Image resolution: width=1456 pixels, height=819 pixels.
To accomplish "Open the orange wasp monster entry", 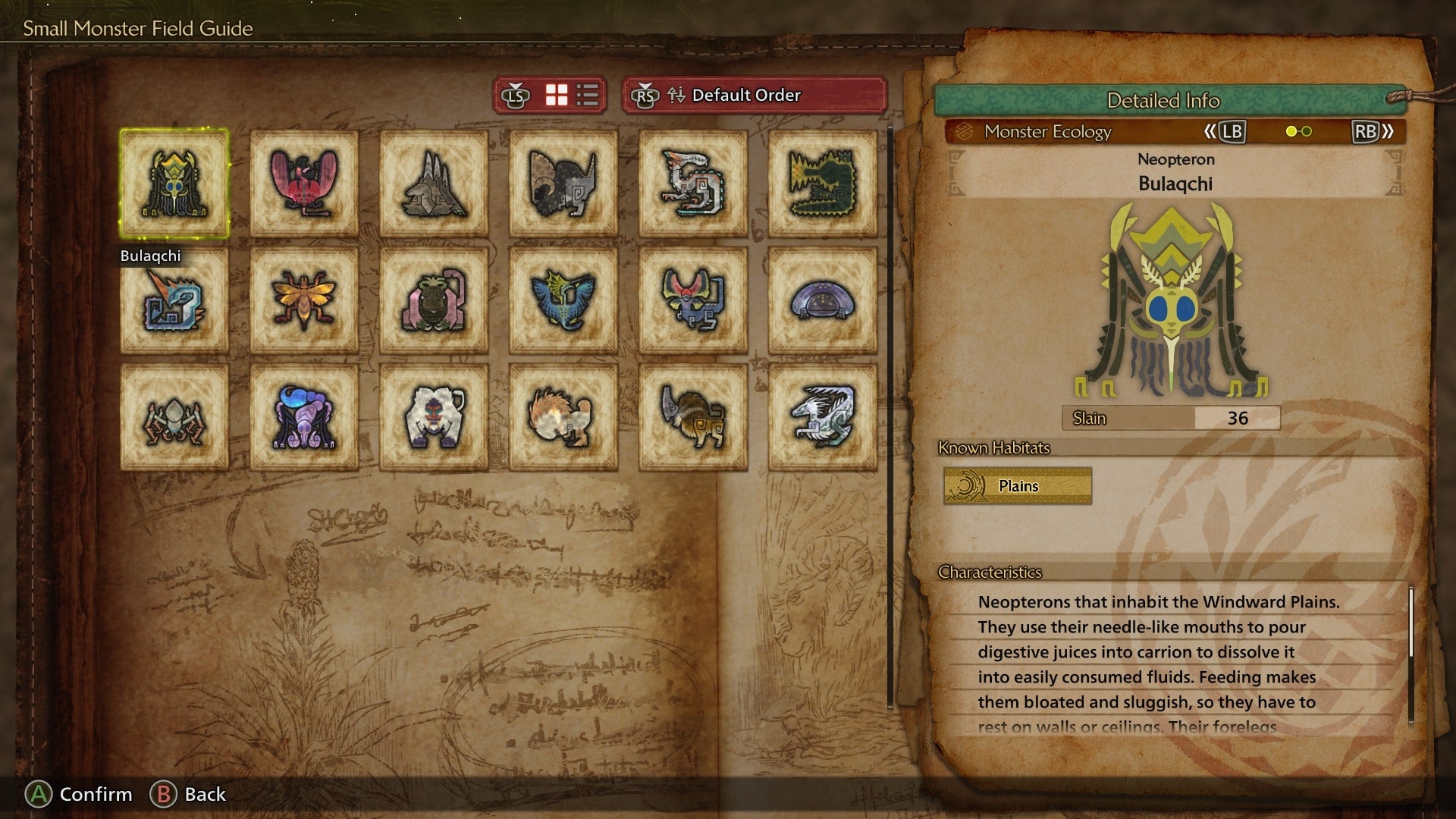I will click(304, 300).
